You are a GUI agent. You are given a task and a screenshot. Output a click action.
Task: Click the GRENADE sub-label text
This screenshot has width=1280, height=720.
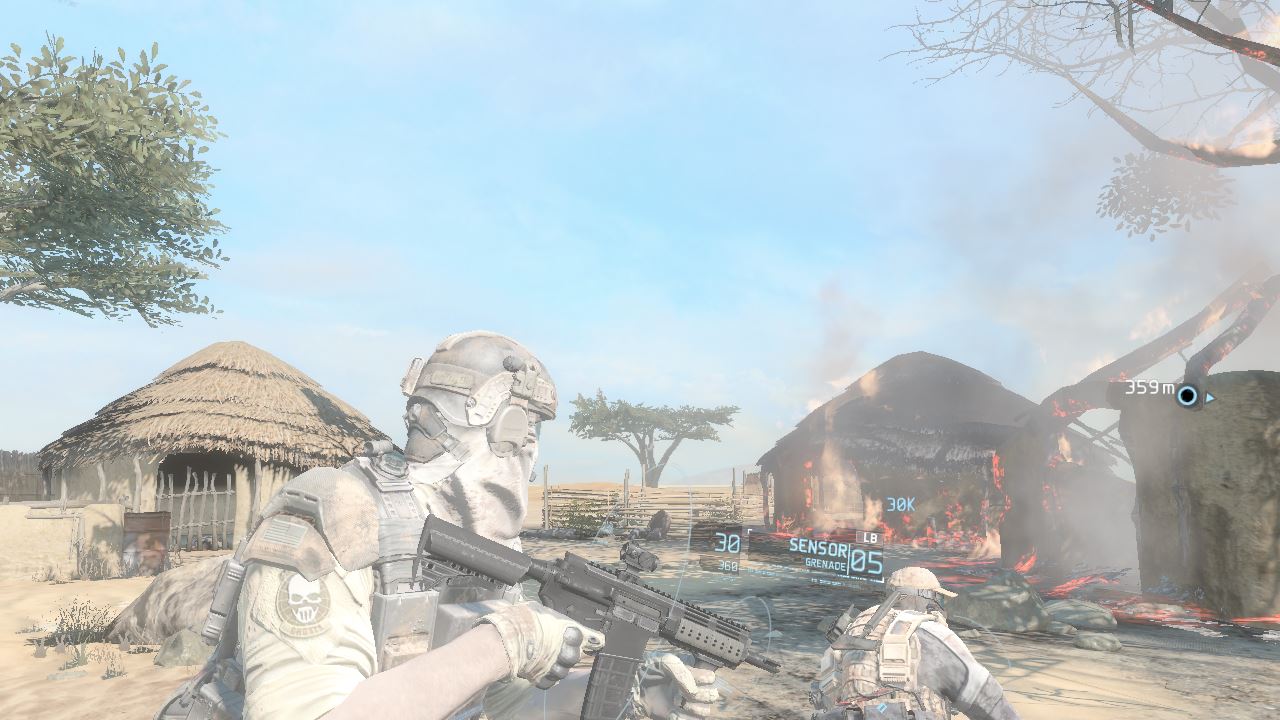coord(824,562)
